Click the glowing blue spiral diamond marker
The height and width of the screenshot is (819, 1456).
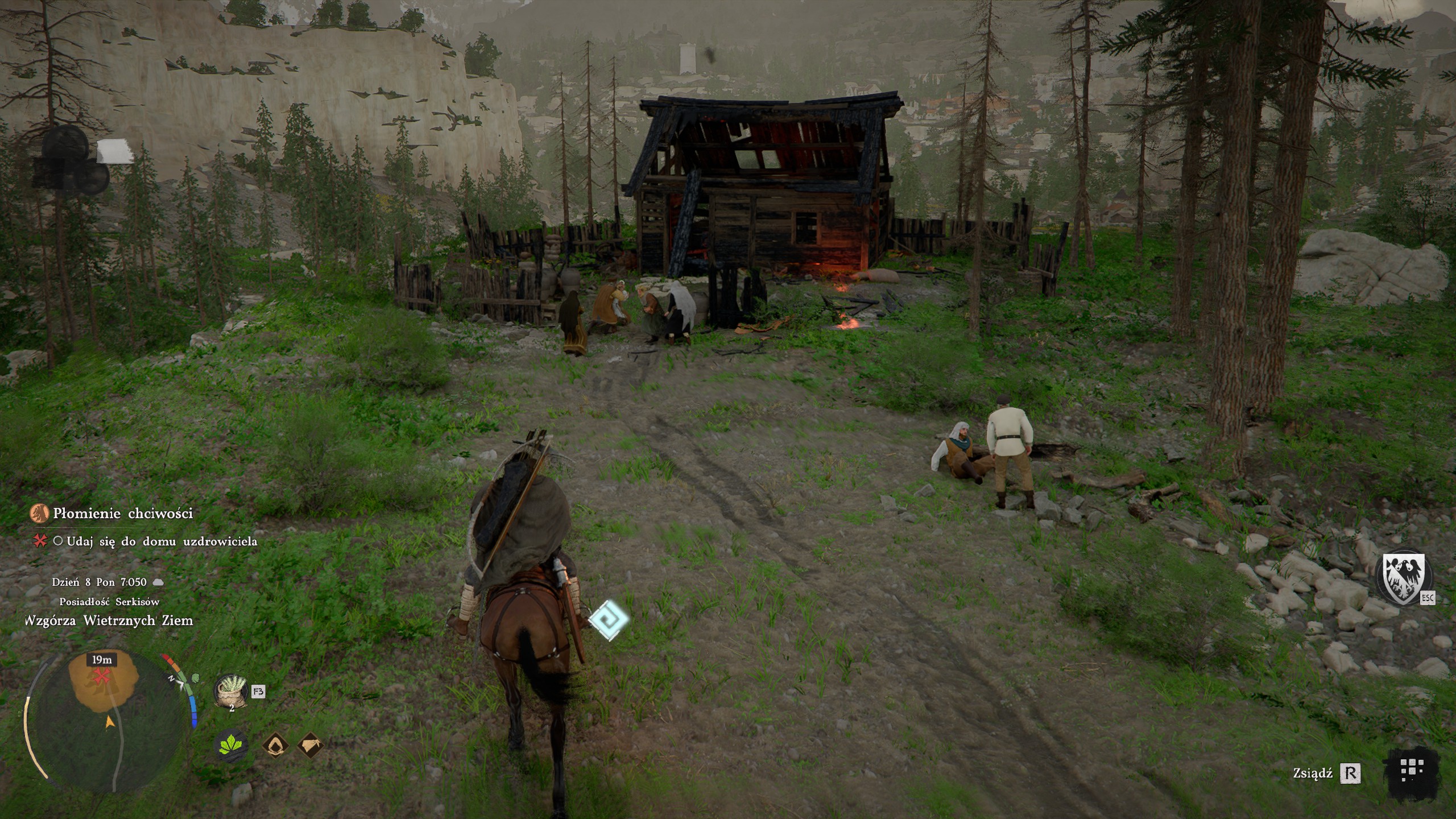(x=609, y=620)
